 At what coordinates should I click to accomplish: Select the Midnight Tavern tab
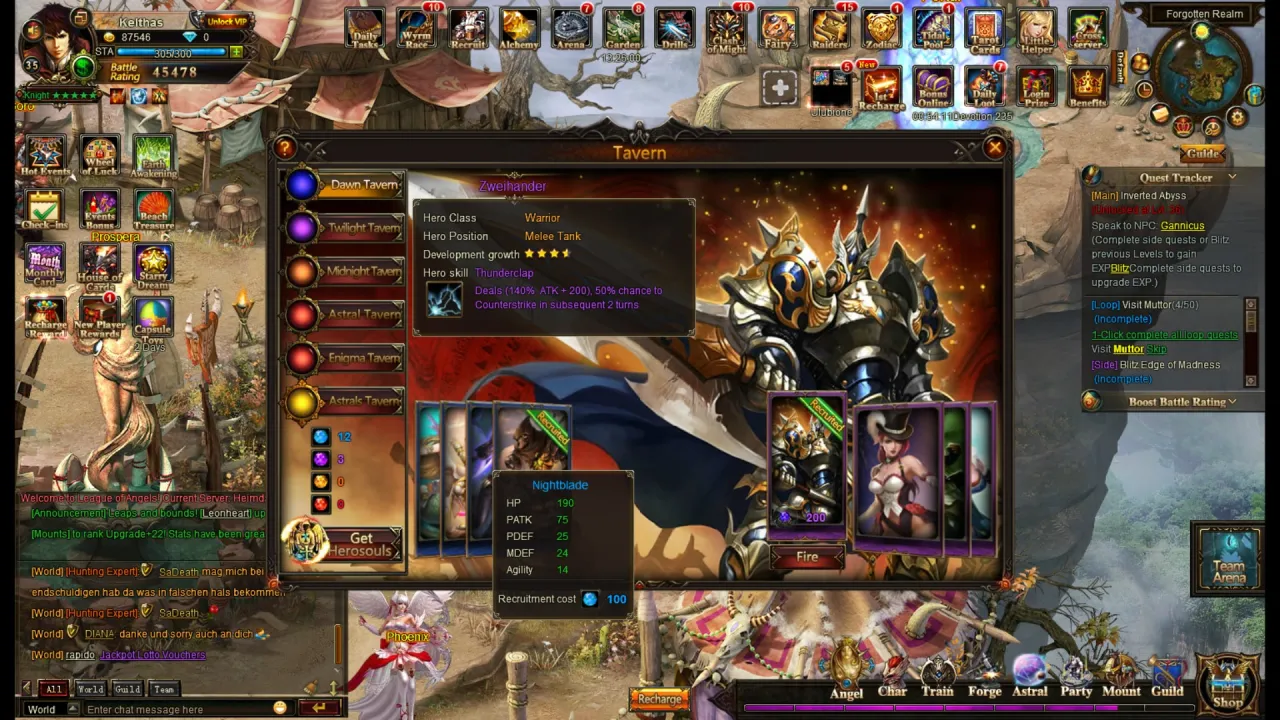(345, 271)
